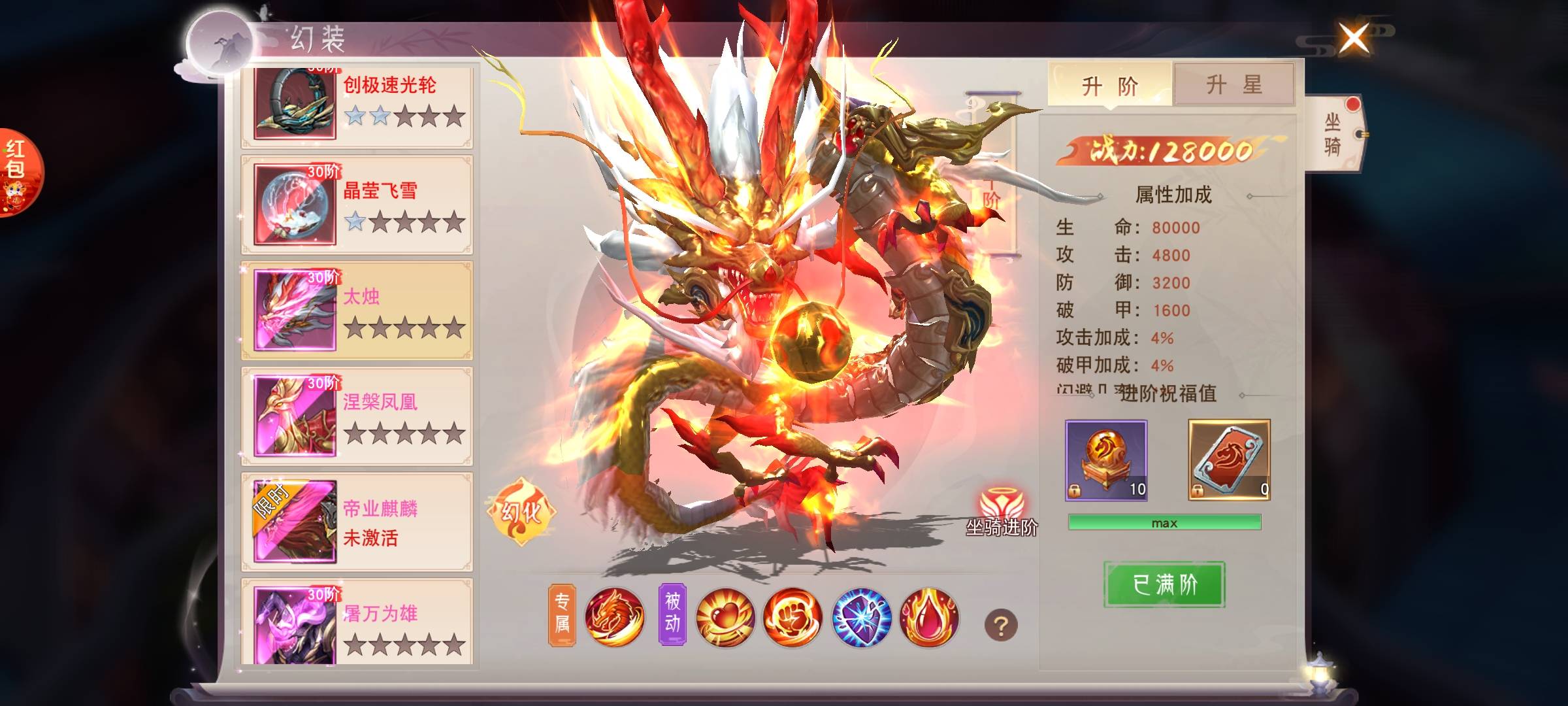Select the limited-time 帝业麒麟 mount
The image size is (1568, 706).
click(357, 522)
